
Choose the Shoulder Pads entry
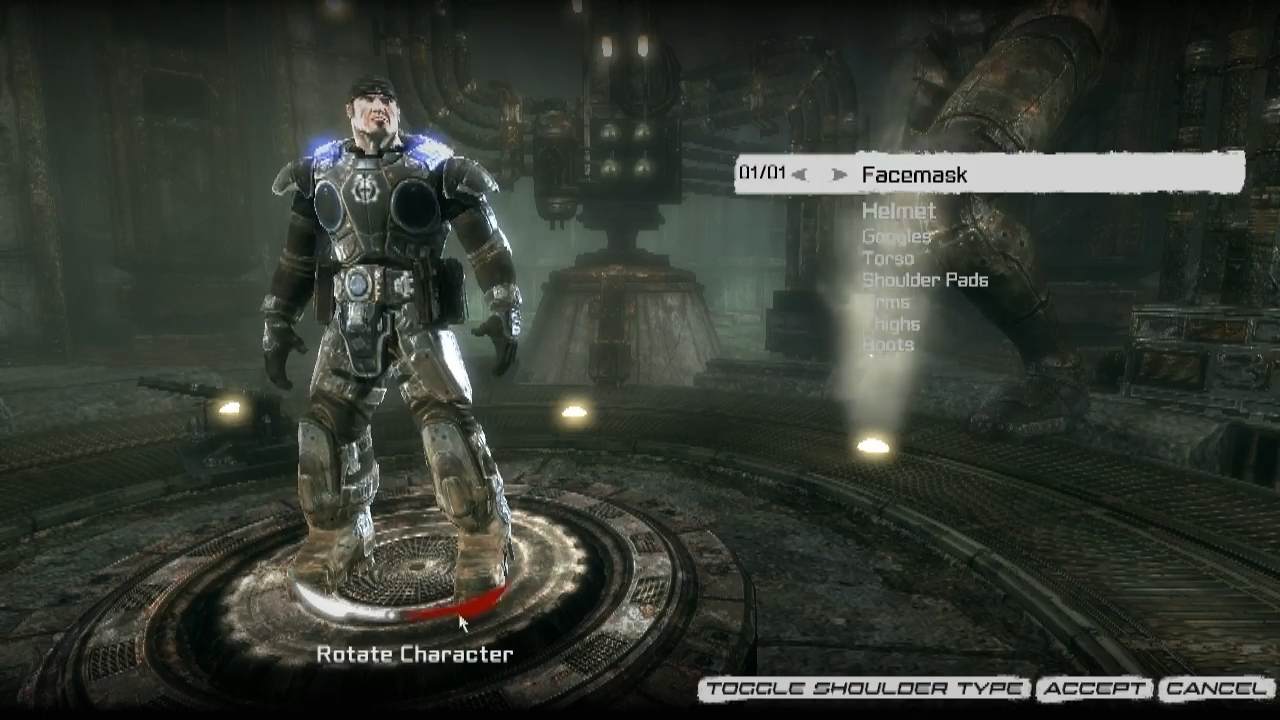[925, 280]
